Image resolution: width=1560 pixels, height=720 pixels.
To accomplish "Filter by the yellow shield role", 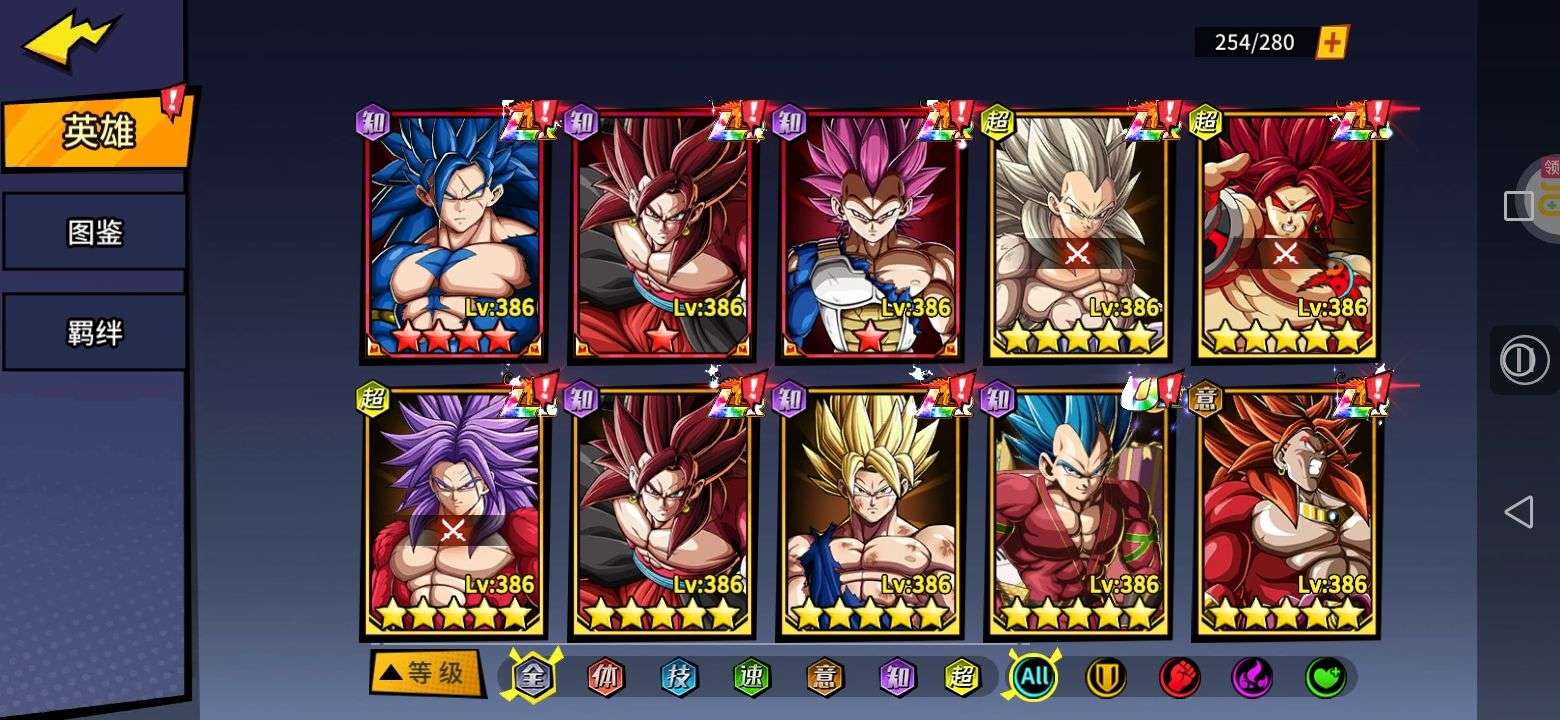I will coord(1106,677).
